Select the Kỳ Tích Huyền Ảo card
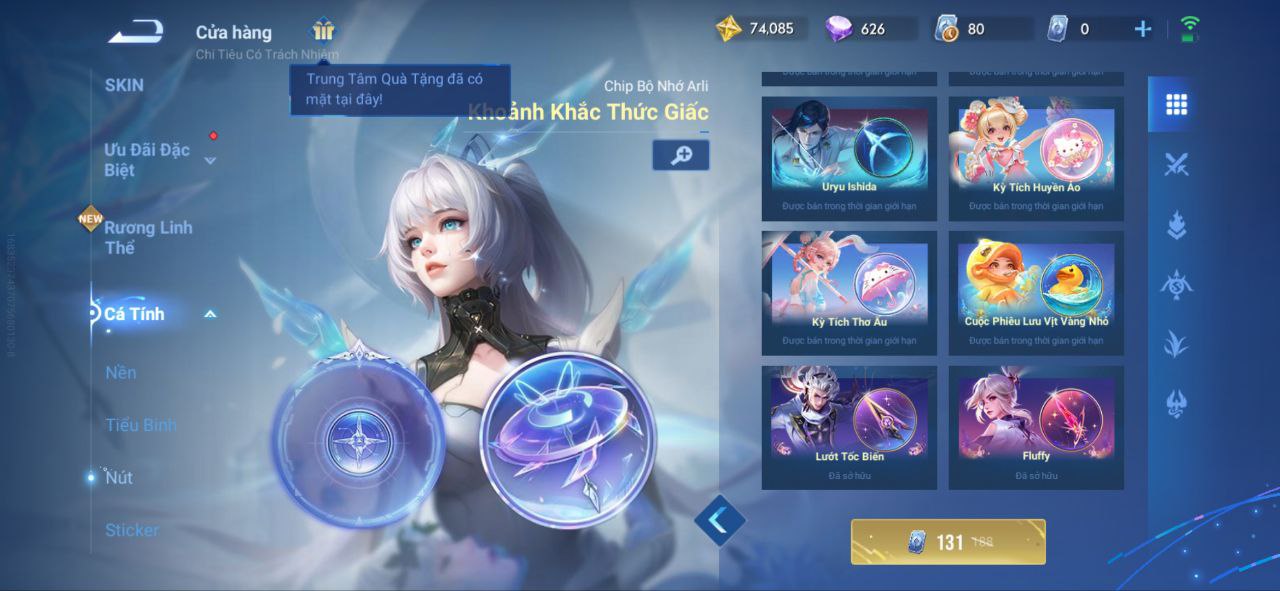 pyautogui.click(x=1036, y=158)
